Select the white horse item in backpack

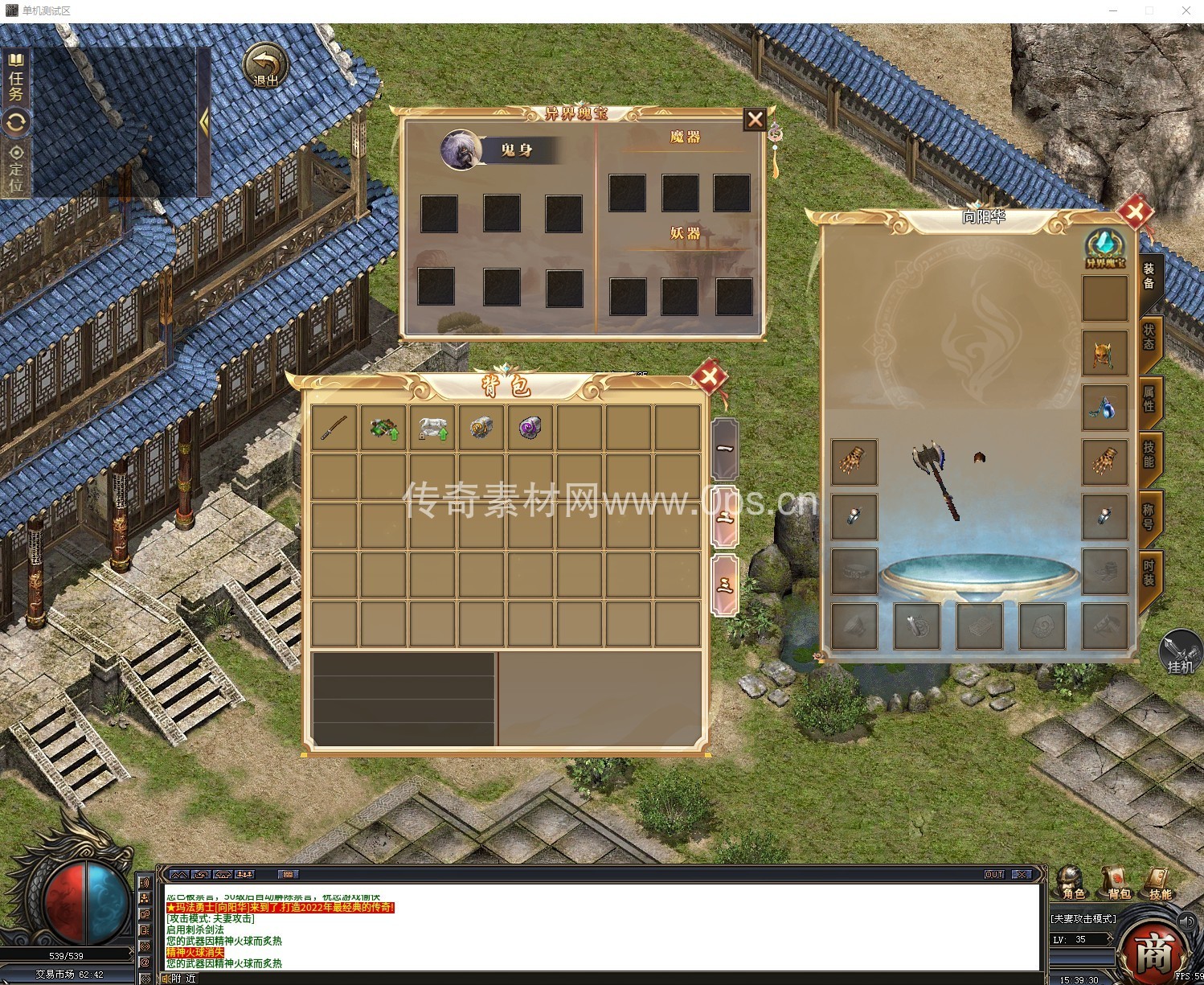tap(432, 428)
